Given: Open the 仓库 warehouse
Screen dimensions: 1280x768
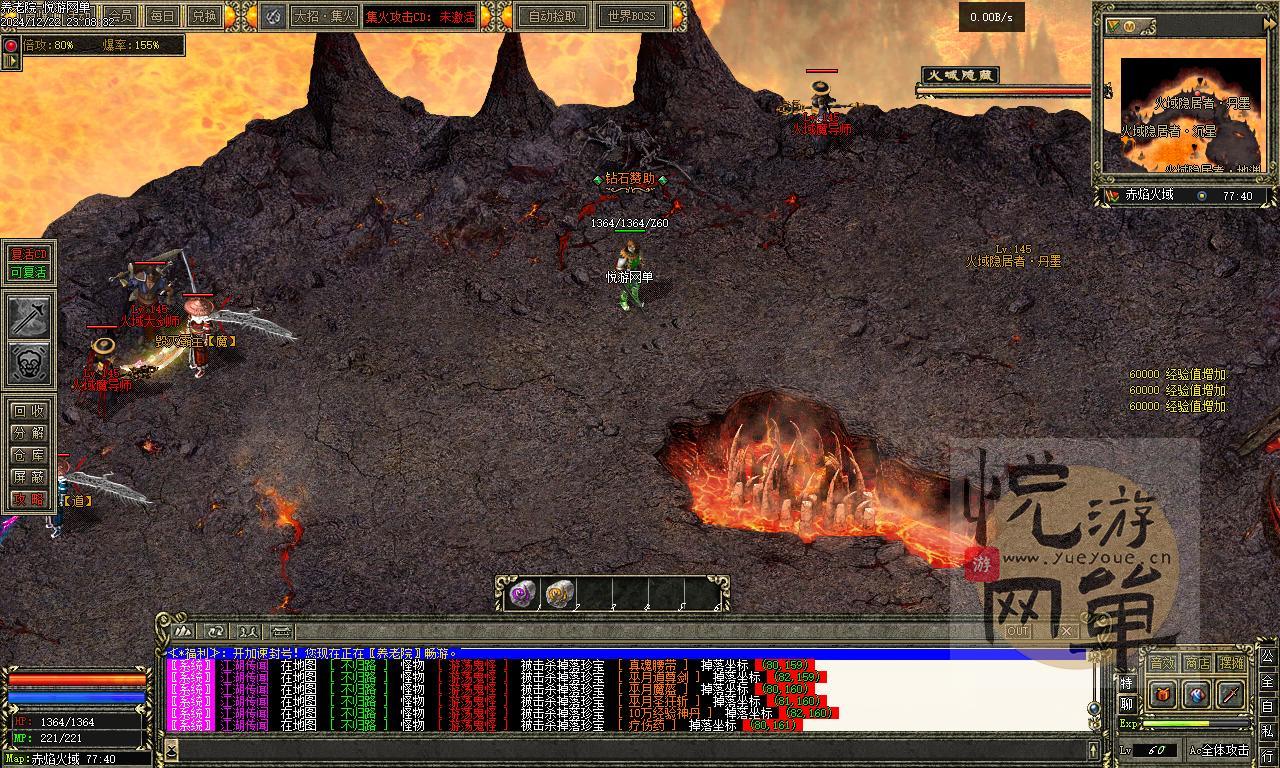Looking at the screenshot, I should (28, 455).
